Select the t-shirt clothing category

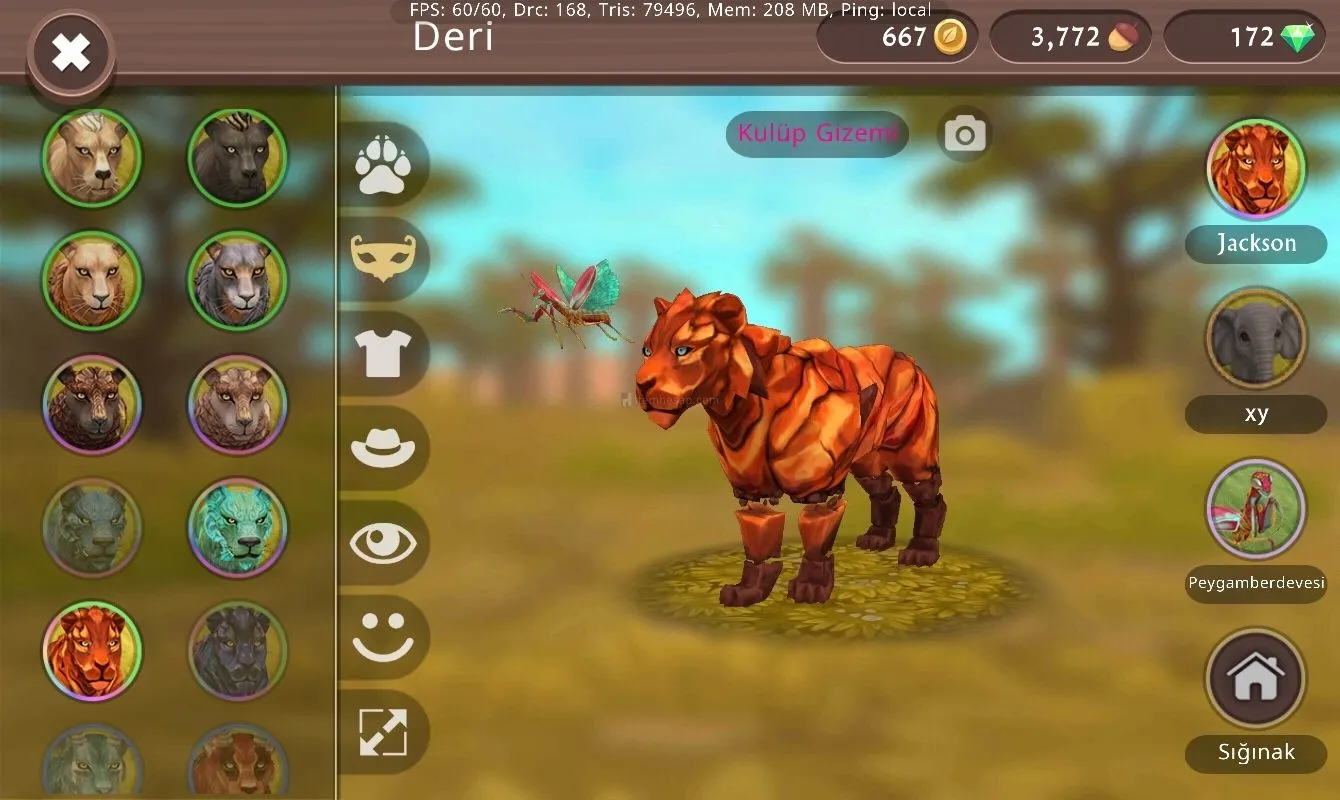point(383,353)
